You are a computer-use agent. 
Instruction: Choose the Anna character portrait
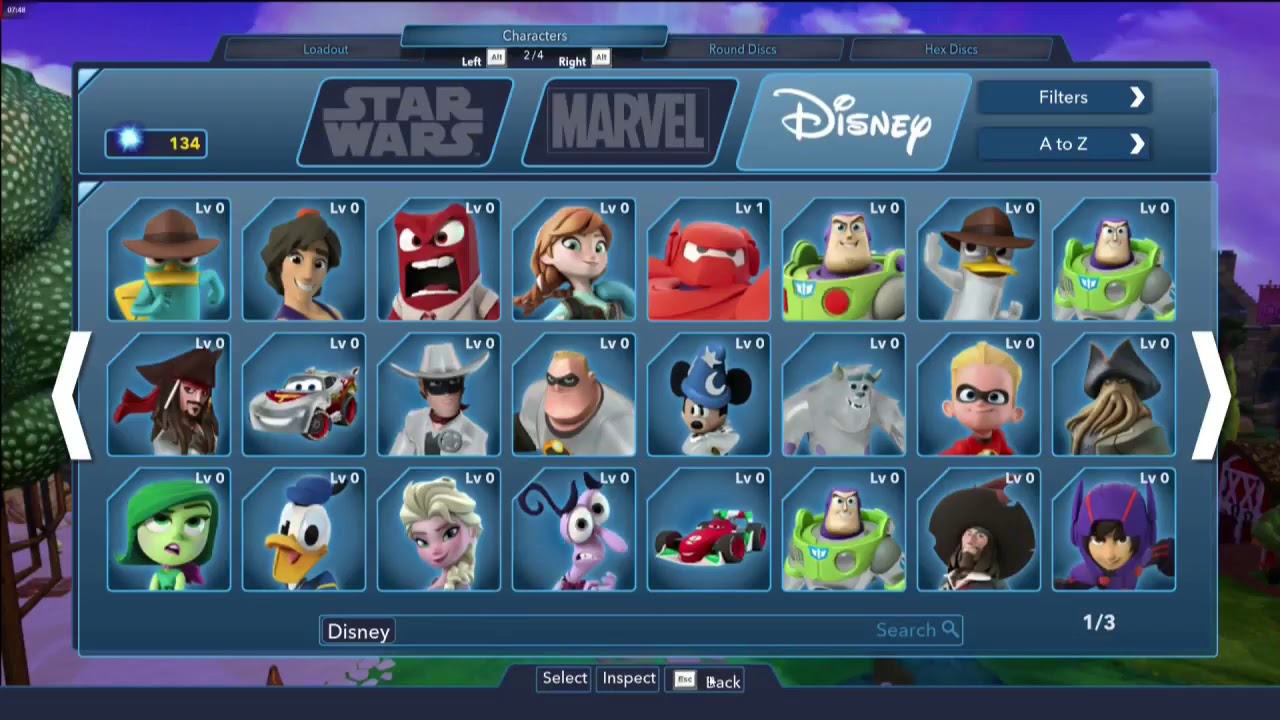pos(573,262)
